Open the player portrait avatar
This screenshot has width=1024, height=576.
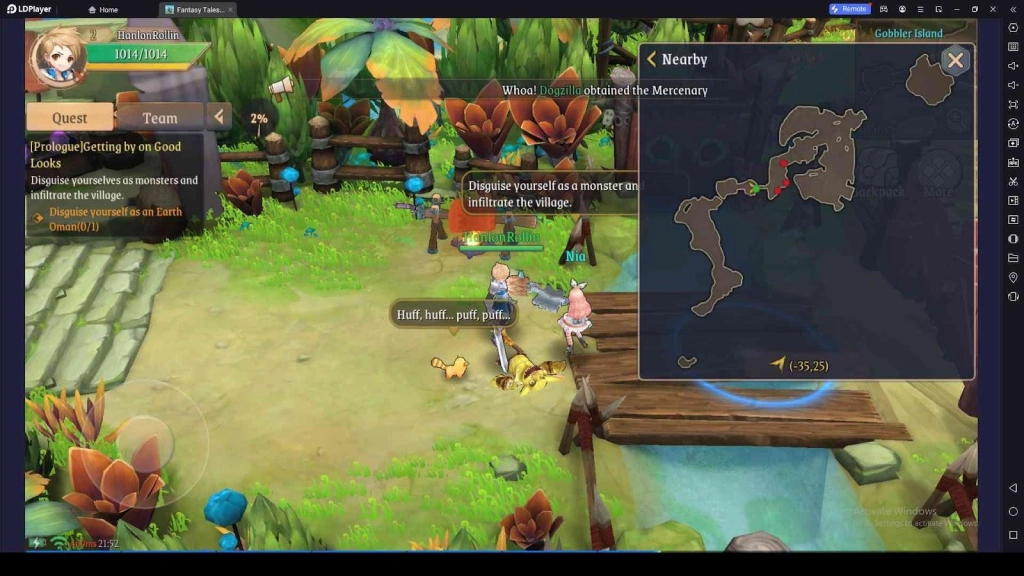(x=58, y=57)
